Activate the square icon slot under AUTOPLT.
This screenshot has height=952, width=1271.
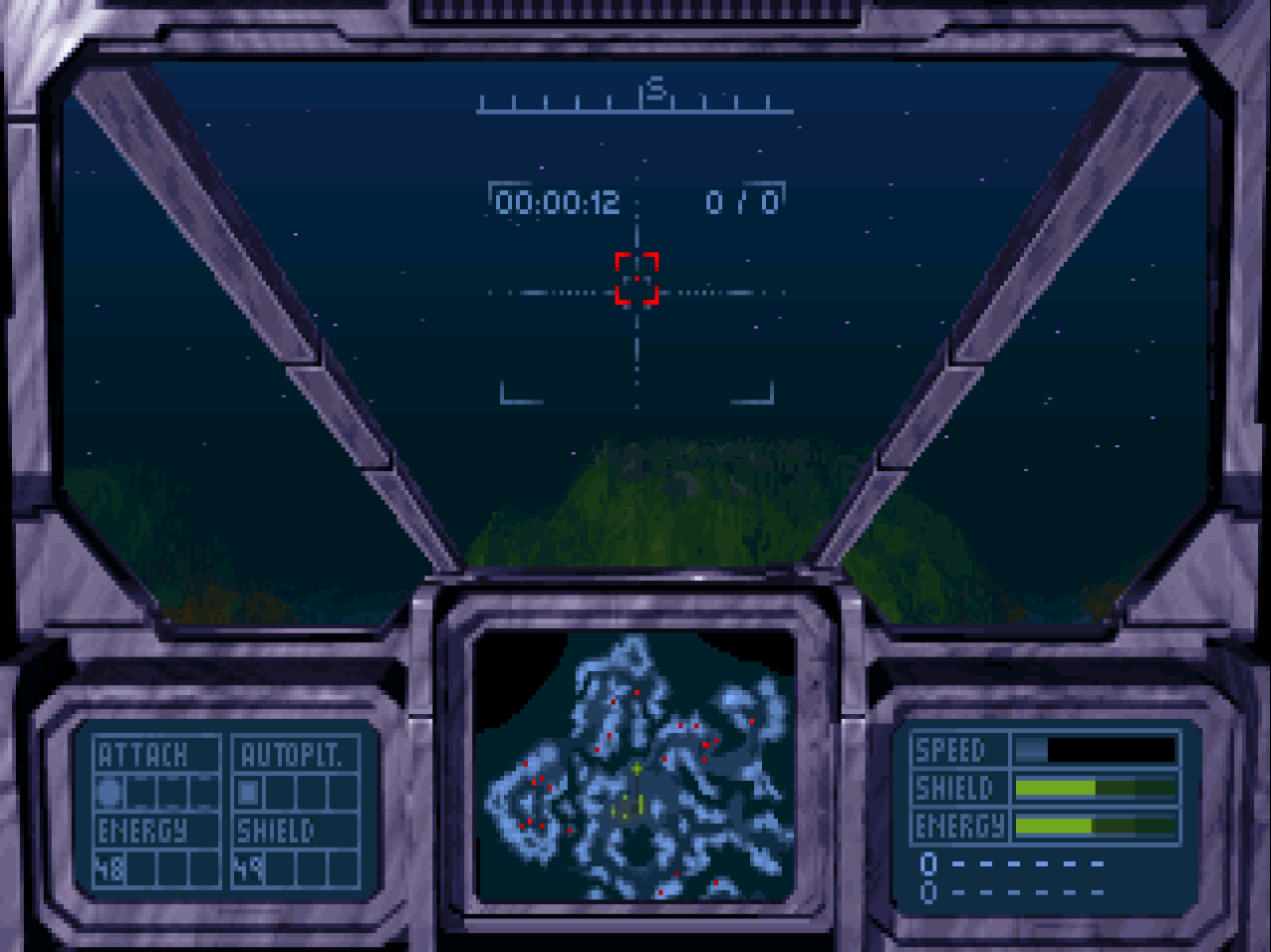248,793
